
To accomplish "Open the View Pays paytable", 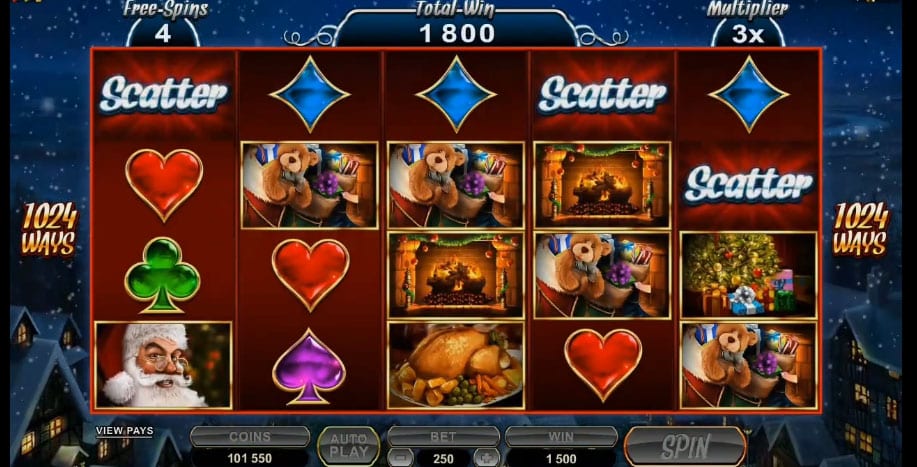I will pos(124,431).
